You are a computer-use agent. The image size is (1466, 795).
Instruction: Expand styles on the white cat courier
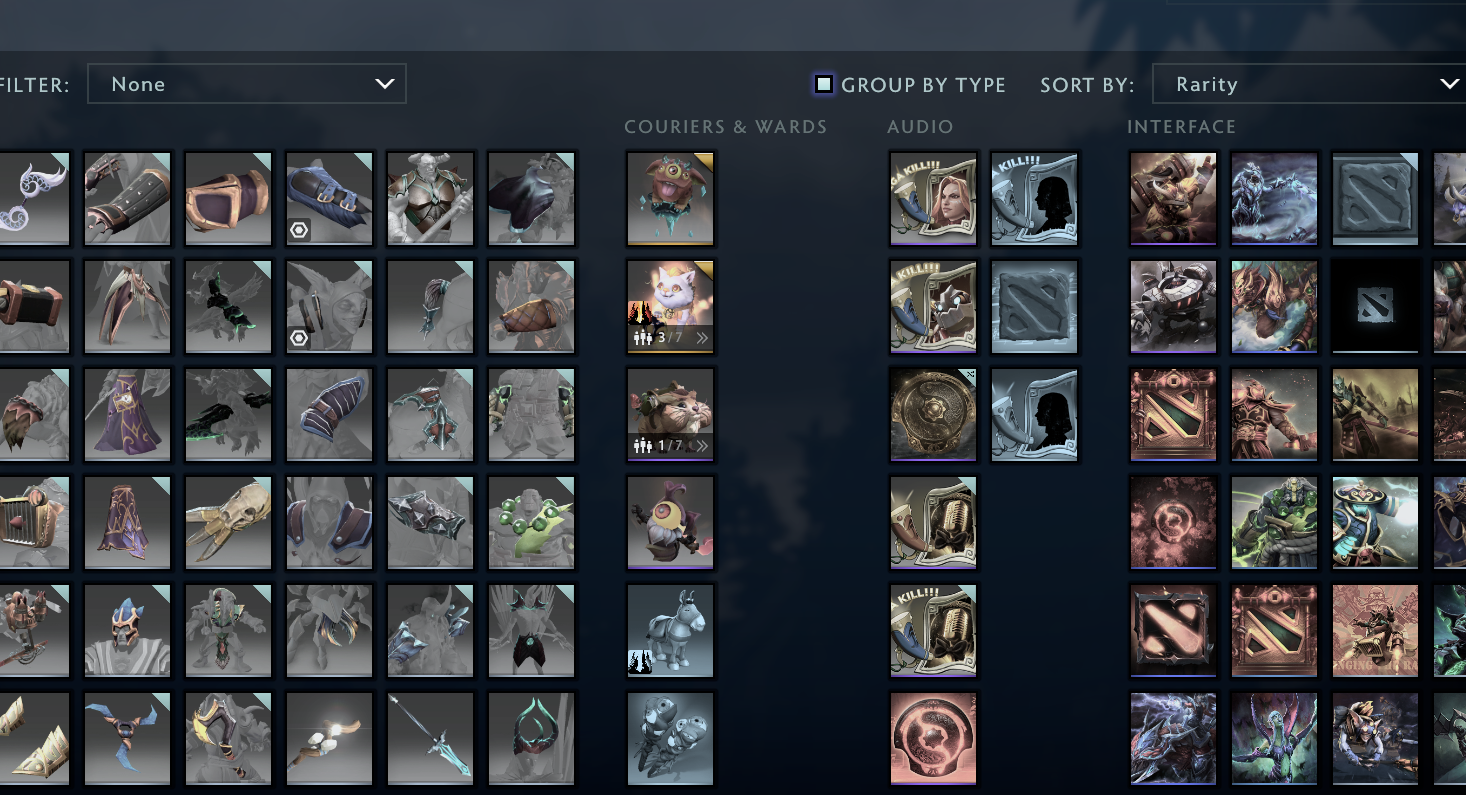(x=703, y=339)
